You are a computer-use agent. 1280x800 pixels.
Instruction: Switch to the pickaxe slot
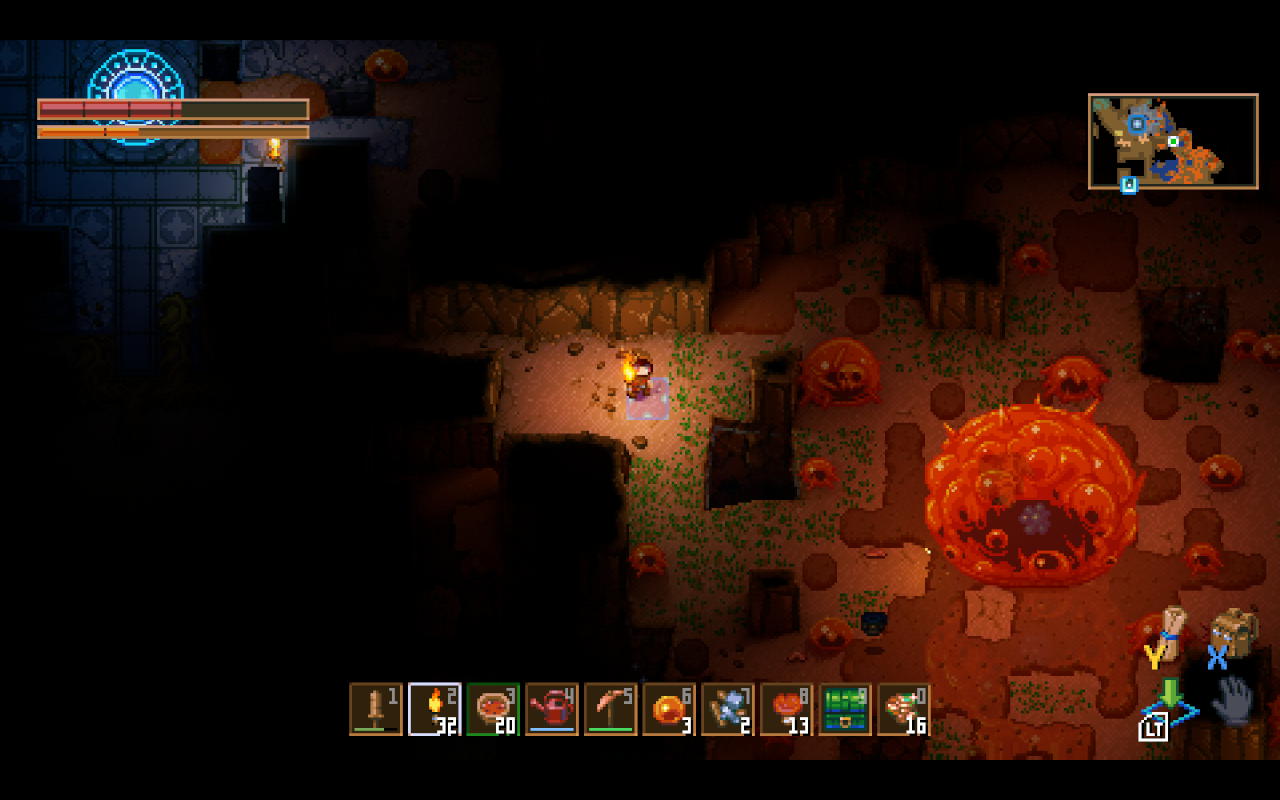point(611,709)
